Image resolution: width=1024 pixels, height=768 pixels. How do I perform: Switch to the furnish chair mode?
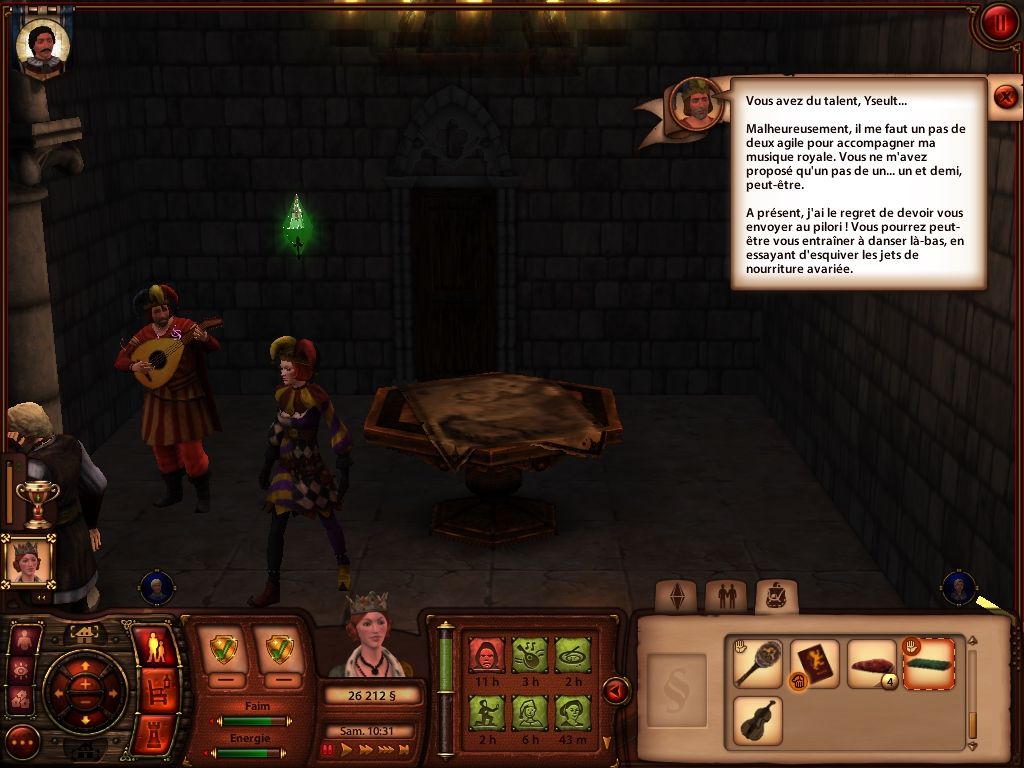click(x=155, y=692)
